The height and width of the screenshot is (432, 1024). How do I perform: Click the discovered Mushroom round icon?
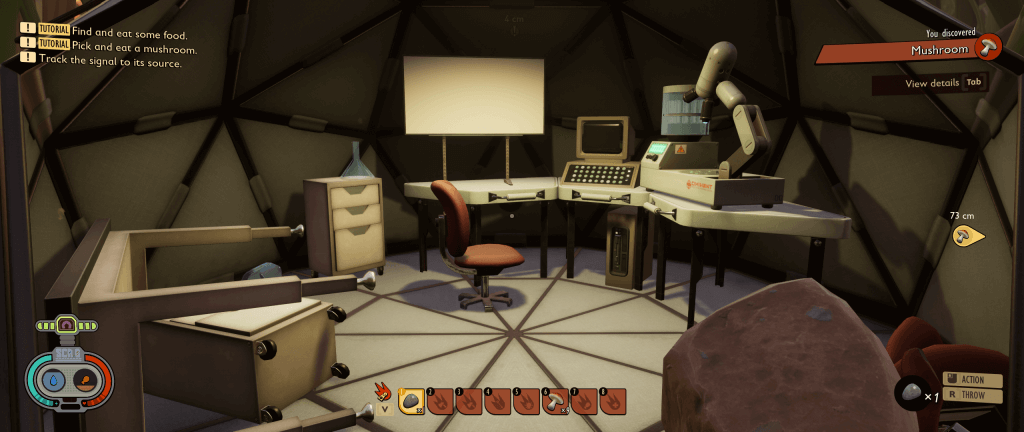coord(988,46)
